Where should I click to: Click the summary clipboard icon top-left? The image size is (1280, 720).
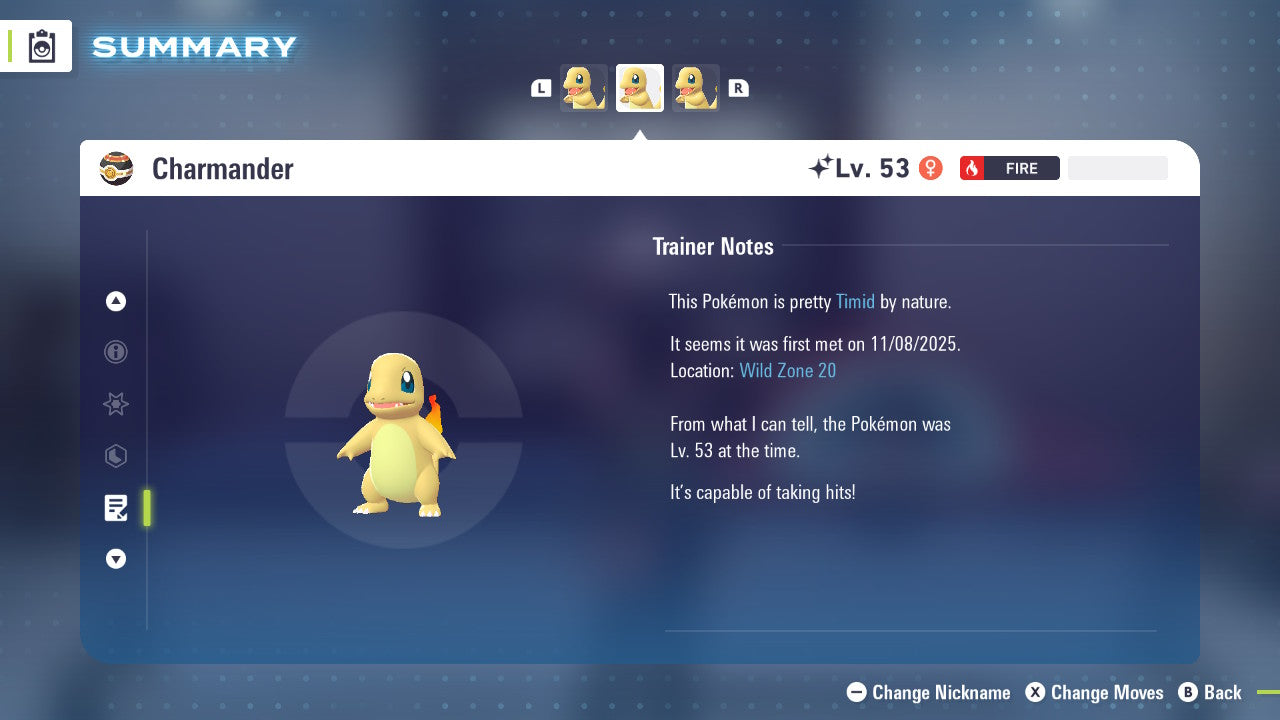pos(42,46)
